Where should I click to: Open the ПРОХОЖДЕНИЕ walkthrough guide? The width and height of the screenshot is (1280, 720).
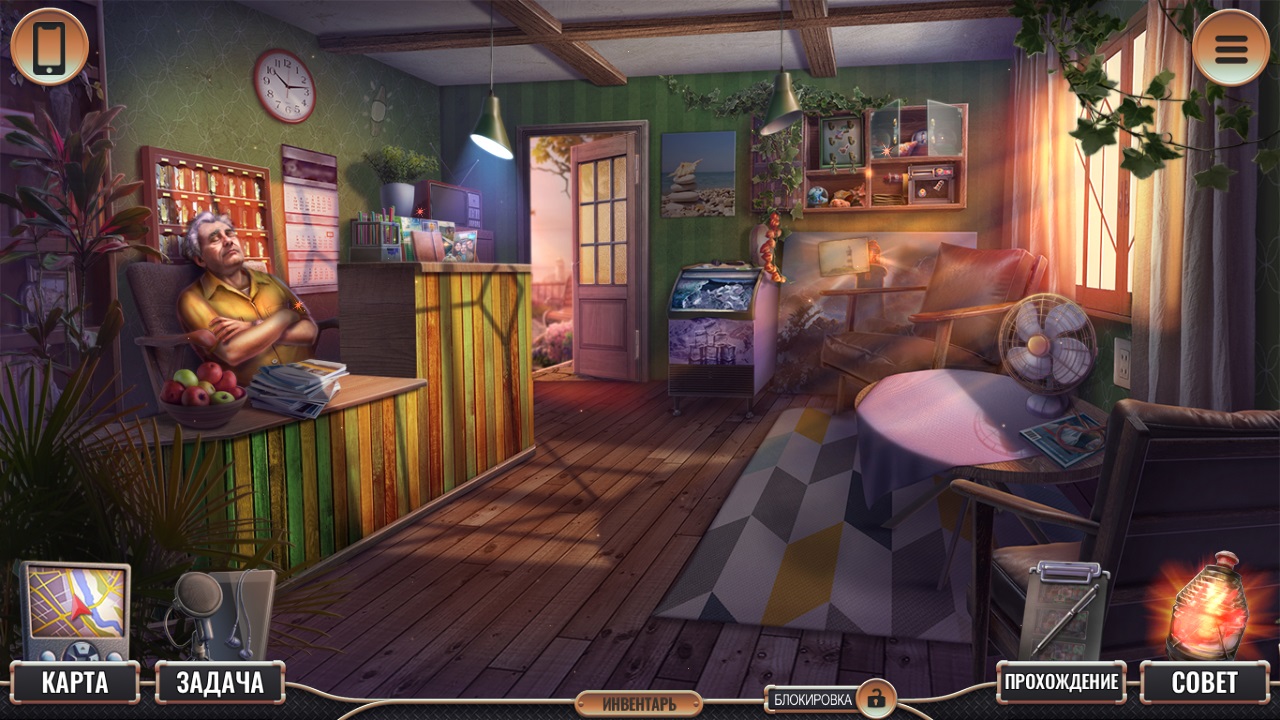pos(1061,683)
